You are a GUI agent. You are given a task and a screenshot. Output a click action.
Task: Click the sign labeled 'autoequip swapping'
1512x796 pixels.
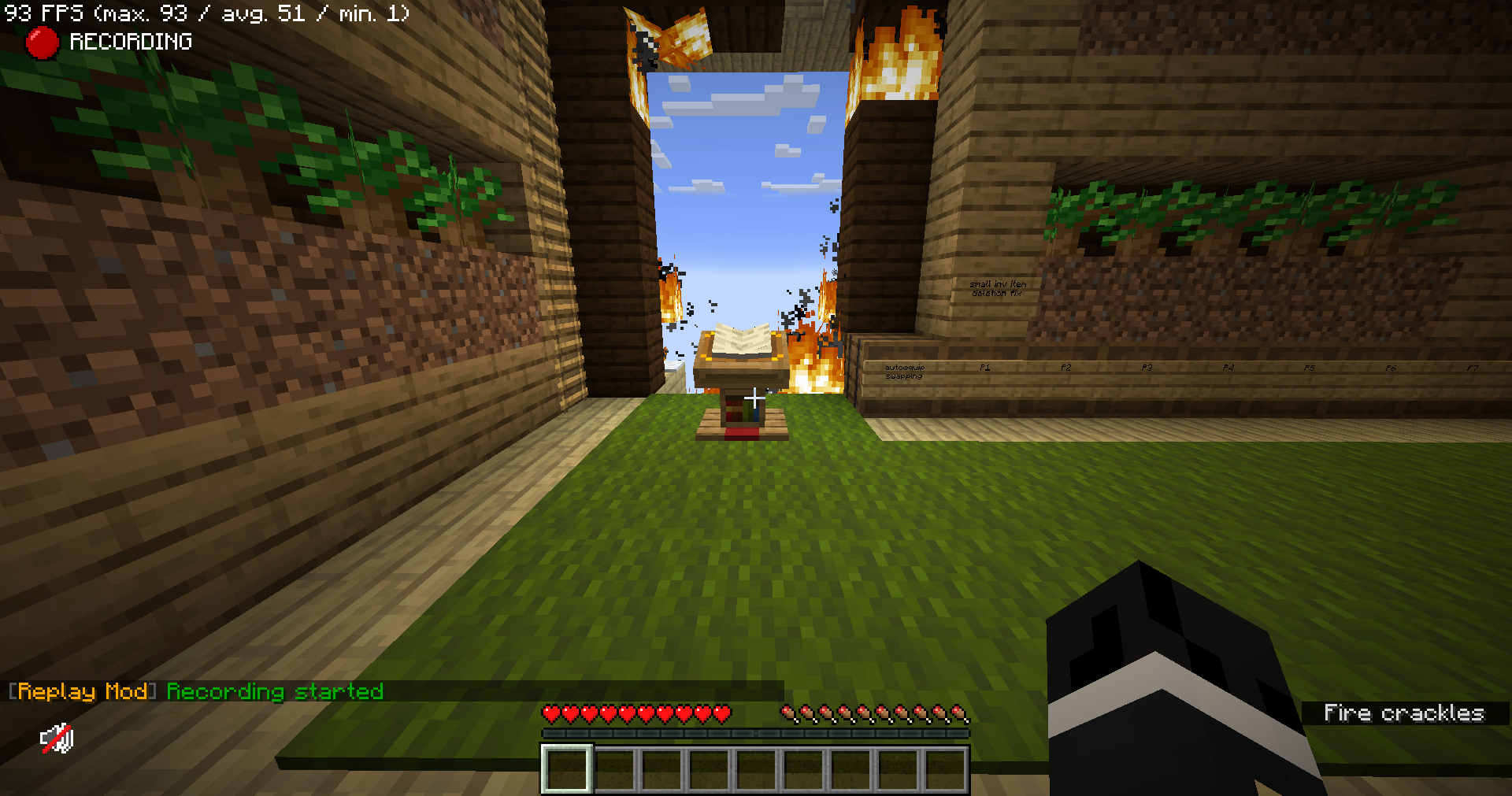[906, 372]
